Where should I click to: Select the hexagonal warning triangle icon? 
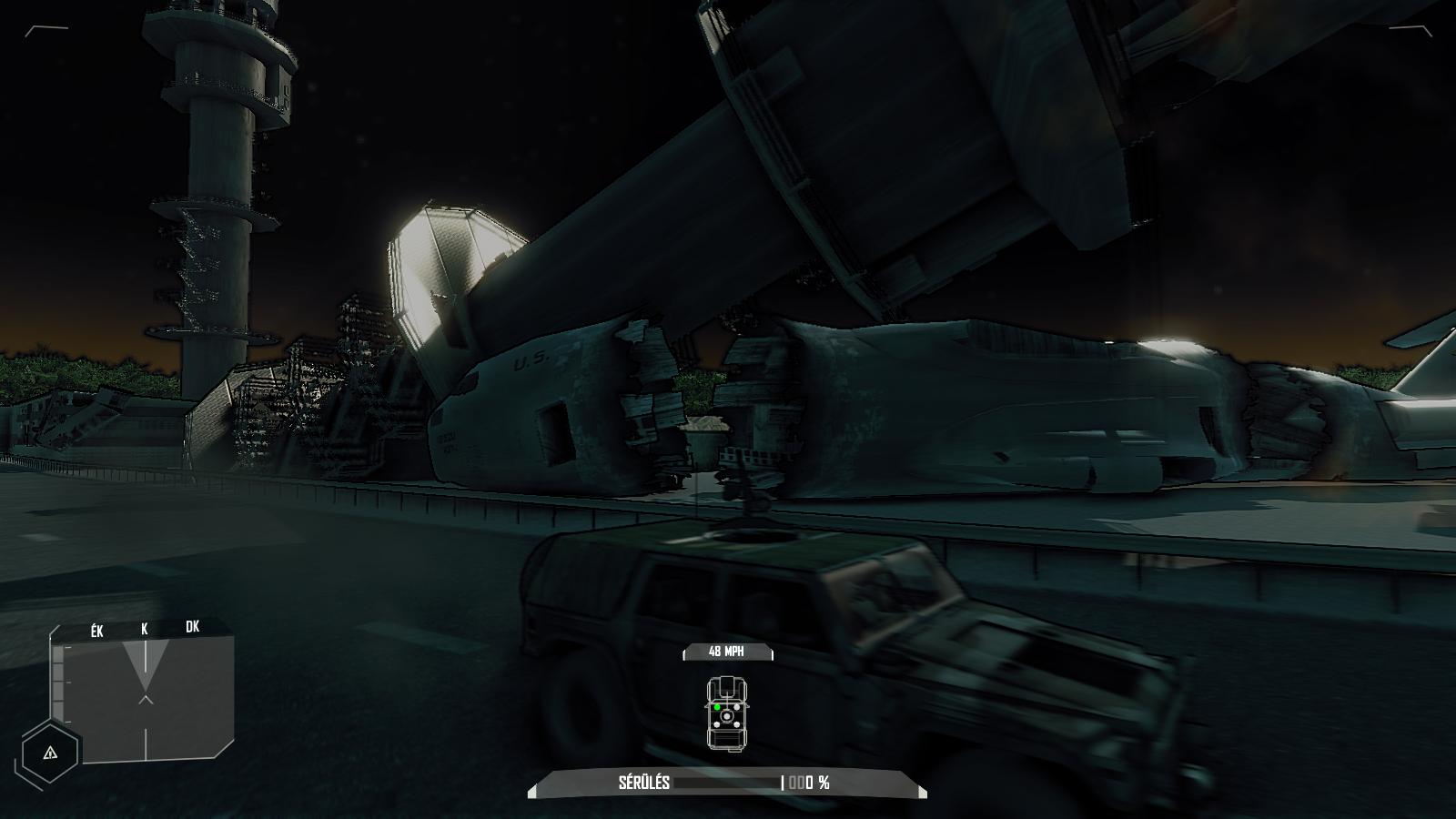(50, 753)
